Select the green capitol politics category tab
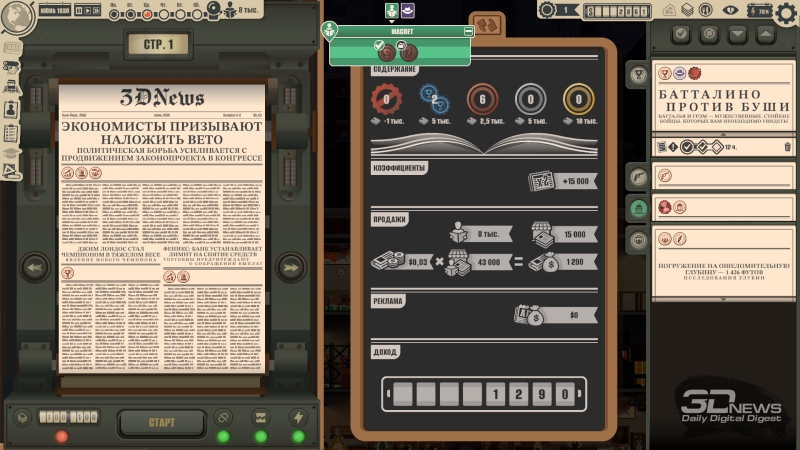800x450 pixels. [635, 208]
